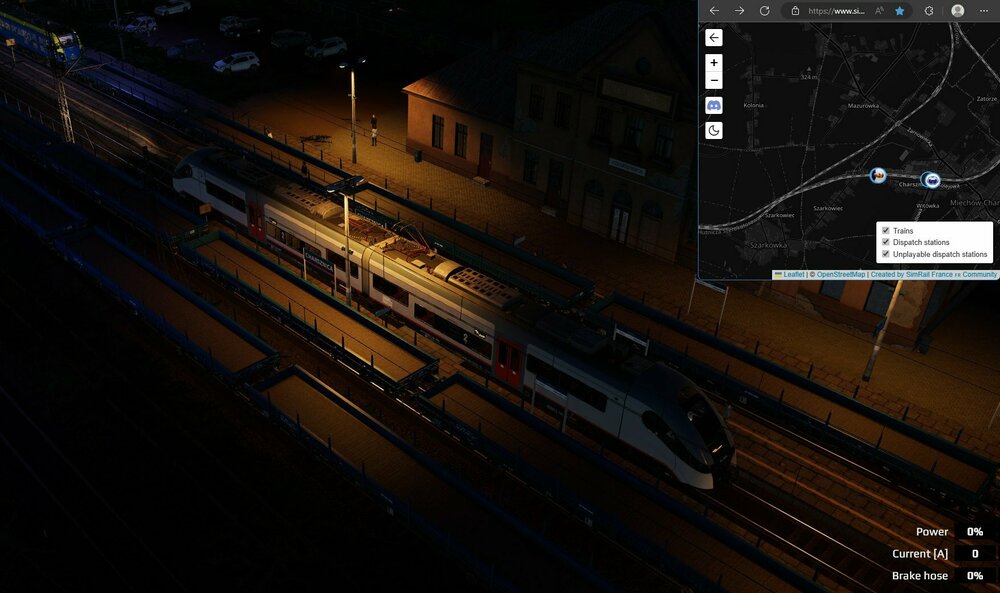This screenshot has width=1000, height=593.
Task: Open the Leaflet attribution link
Action: point(793,274)
